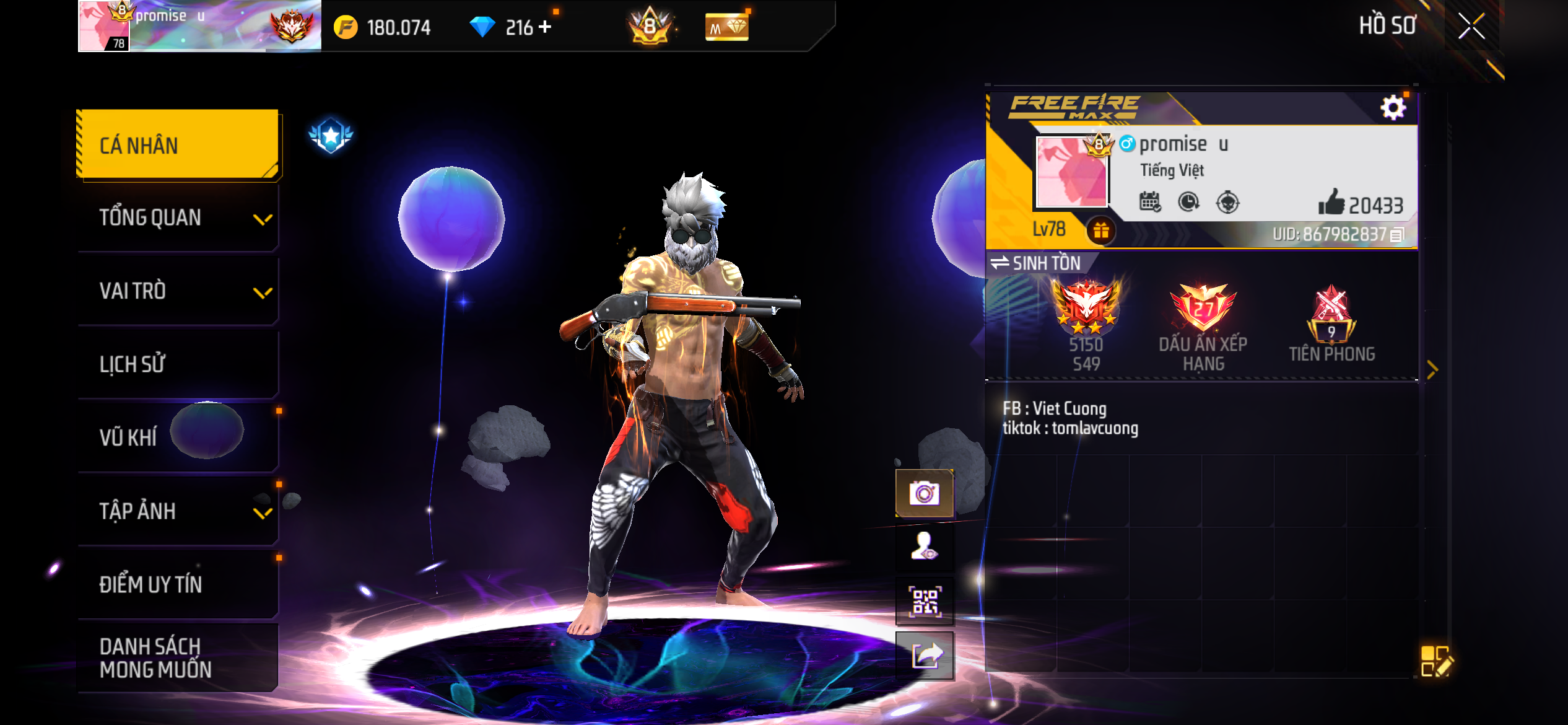Screen dimensions: 1568x725
Task: Tap the share arrow button
Action: pos(924,656)
